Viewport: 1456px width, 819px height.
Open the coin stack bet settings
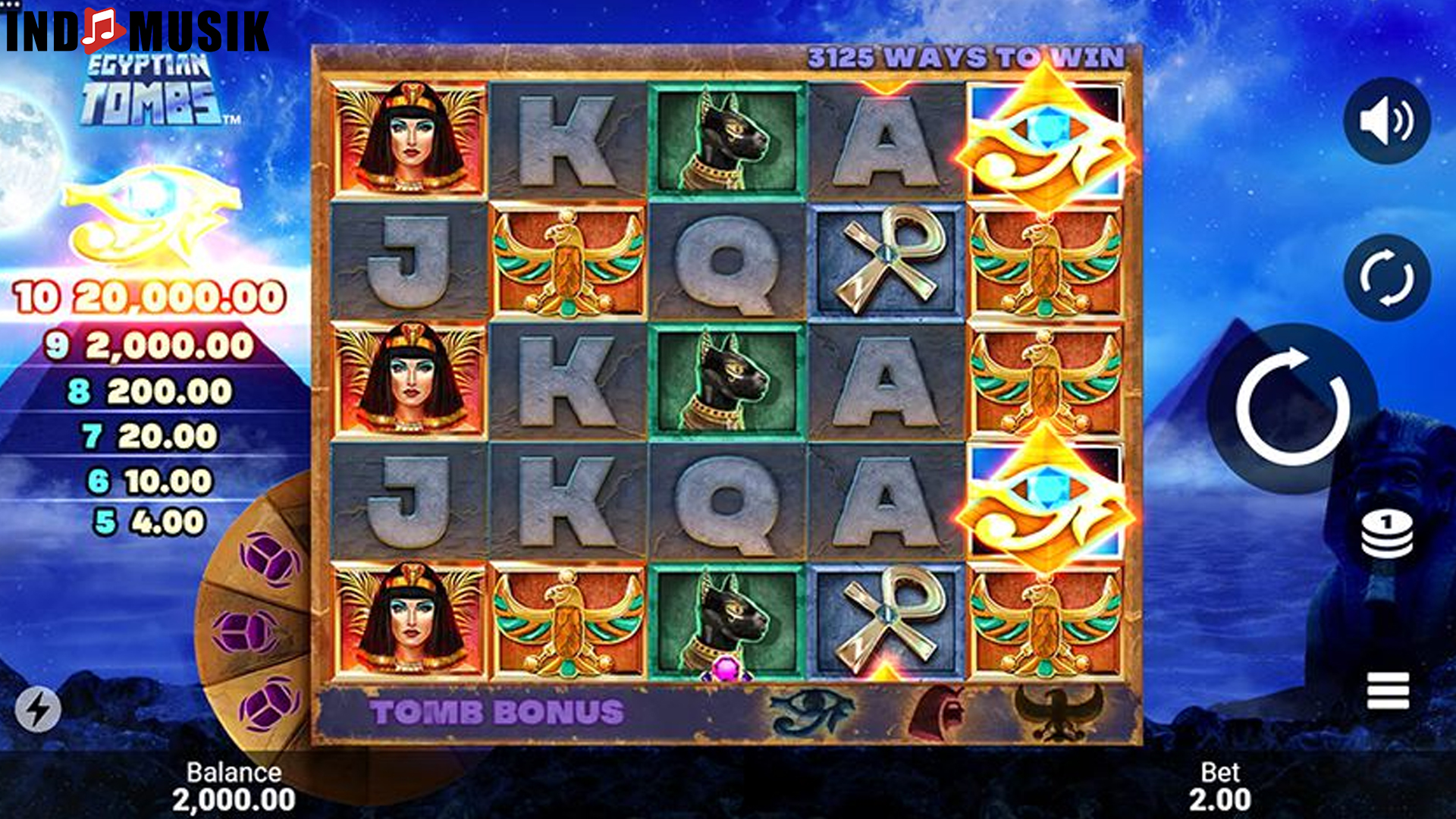(1386, 534)
